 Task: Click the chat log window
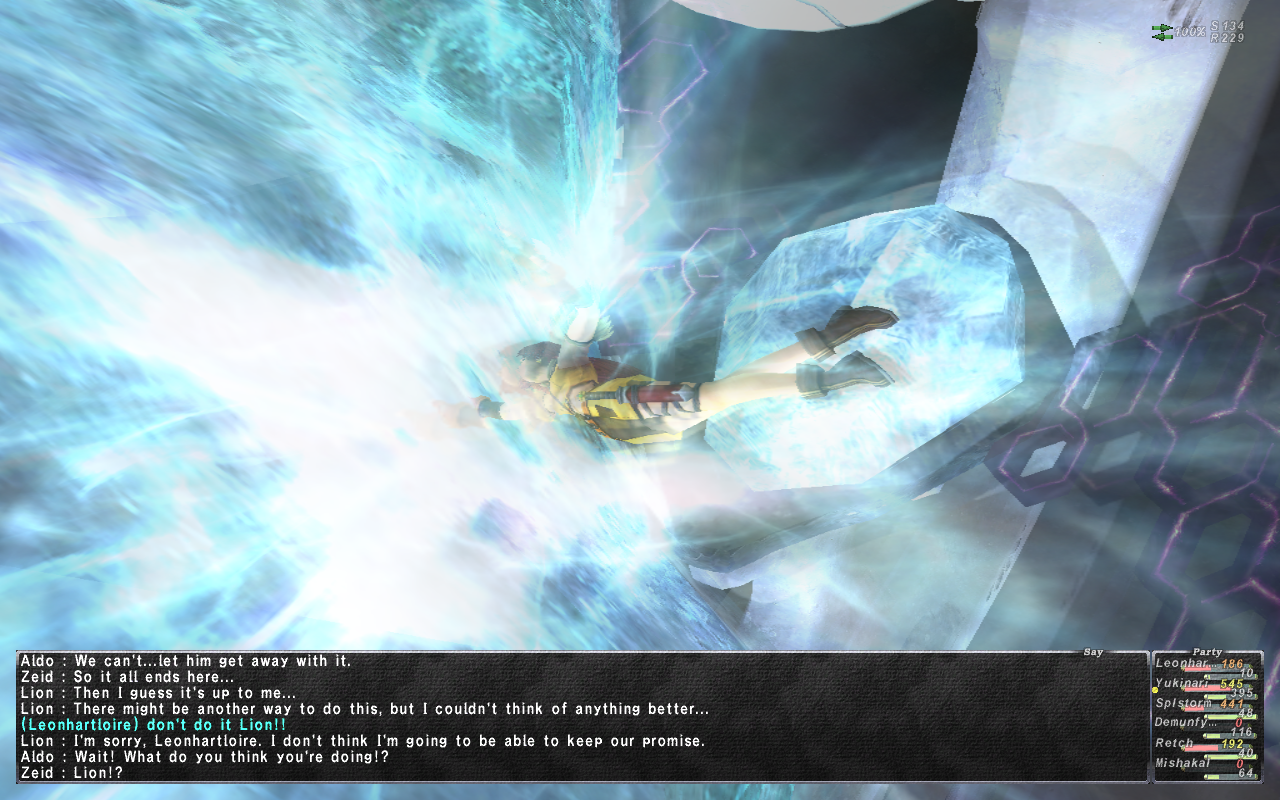580,716
